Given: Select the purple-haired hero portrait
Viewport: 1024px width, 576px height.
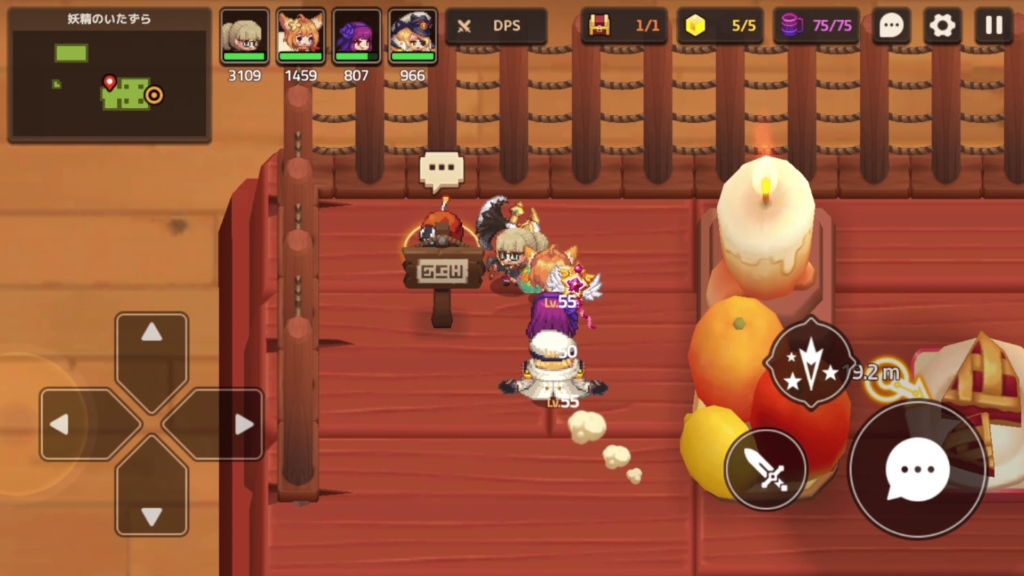Looking at the screenshot, I should tap(357, 38).
